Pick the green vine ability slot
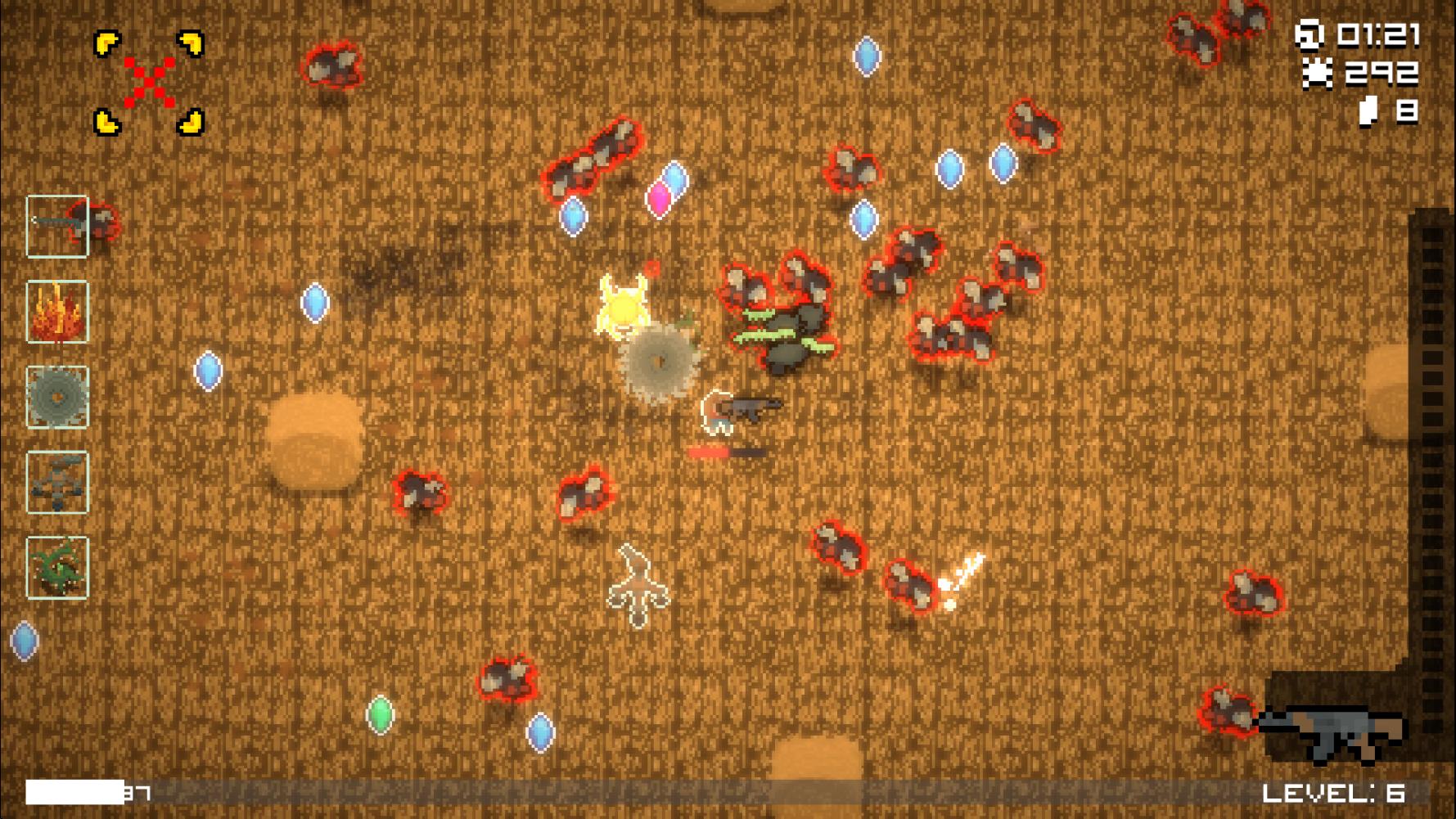This screenshot has height=819, width=1456. coord(57,568)
